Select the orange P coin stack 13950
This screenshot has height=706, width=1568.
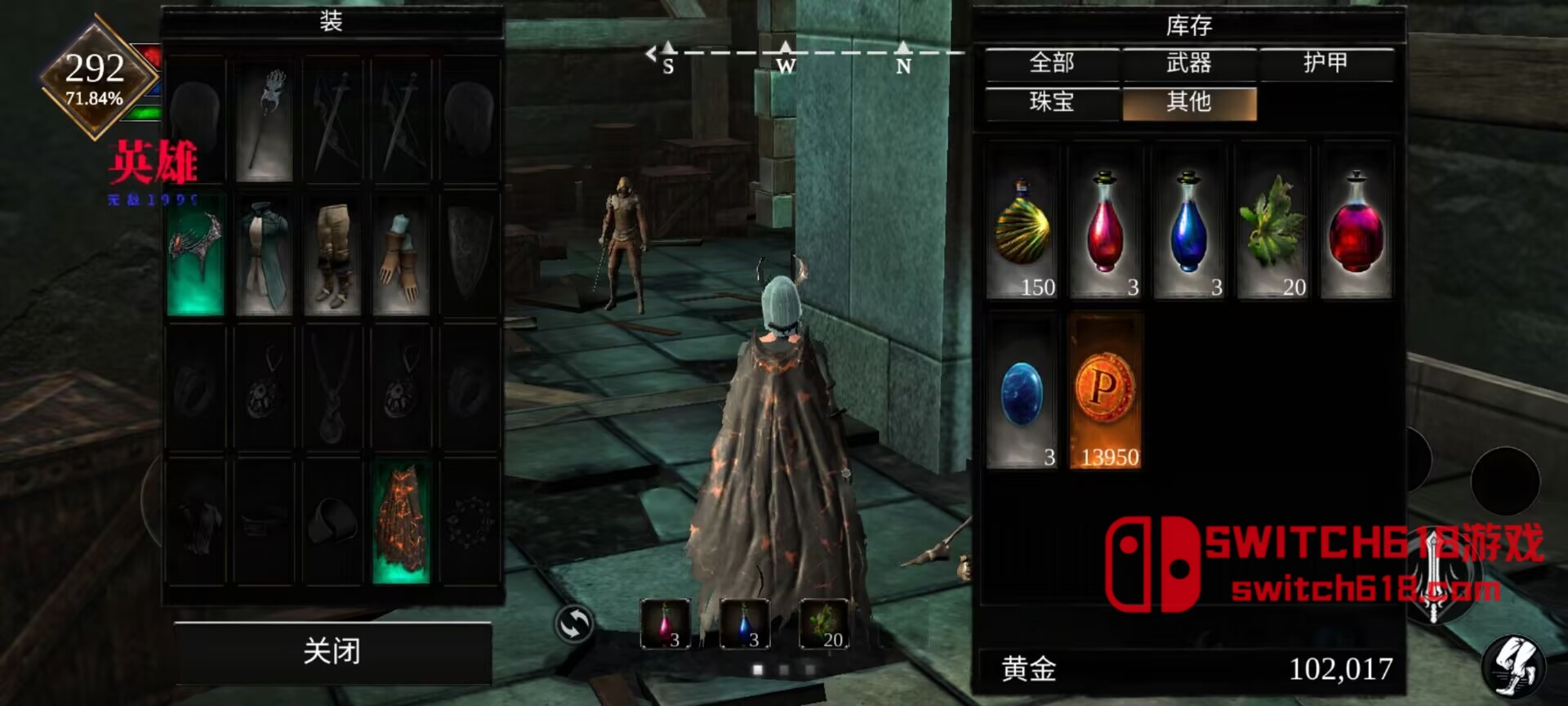pos(1105,394)
